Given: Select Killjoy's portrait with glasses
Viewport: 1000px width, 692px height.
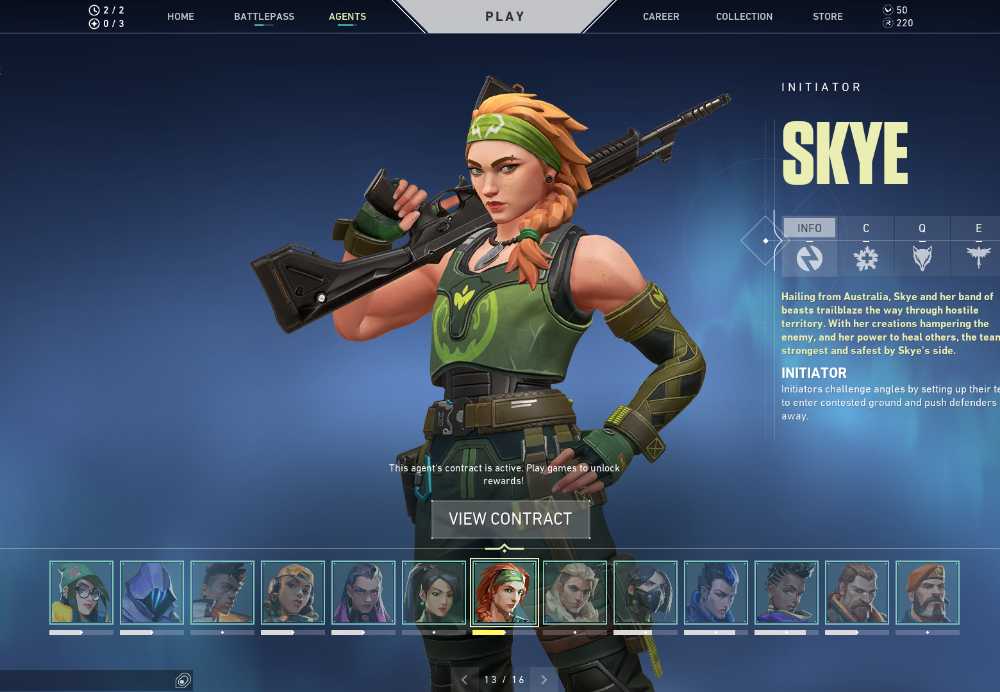Looking at the screenshot, I should pos(81,592).
